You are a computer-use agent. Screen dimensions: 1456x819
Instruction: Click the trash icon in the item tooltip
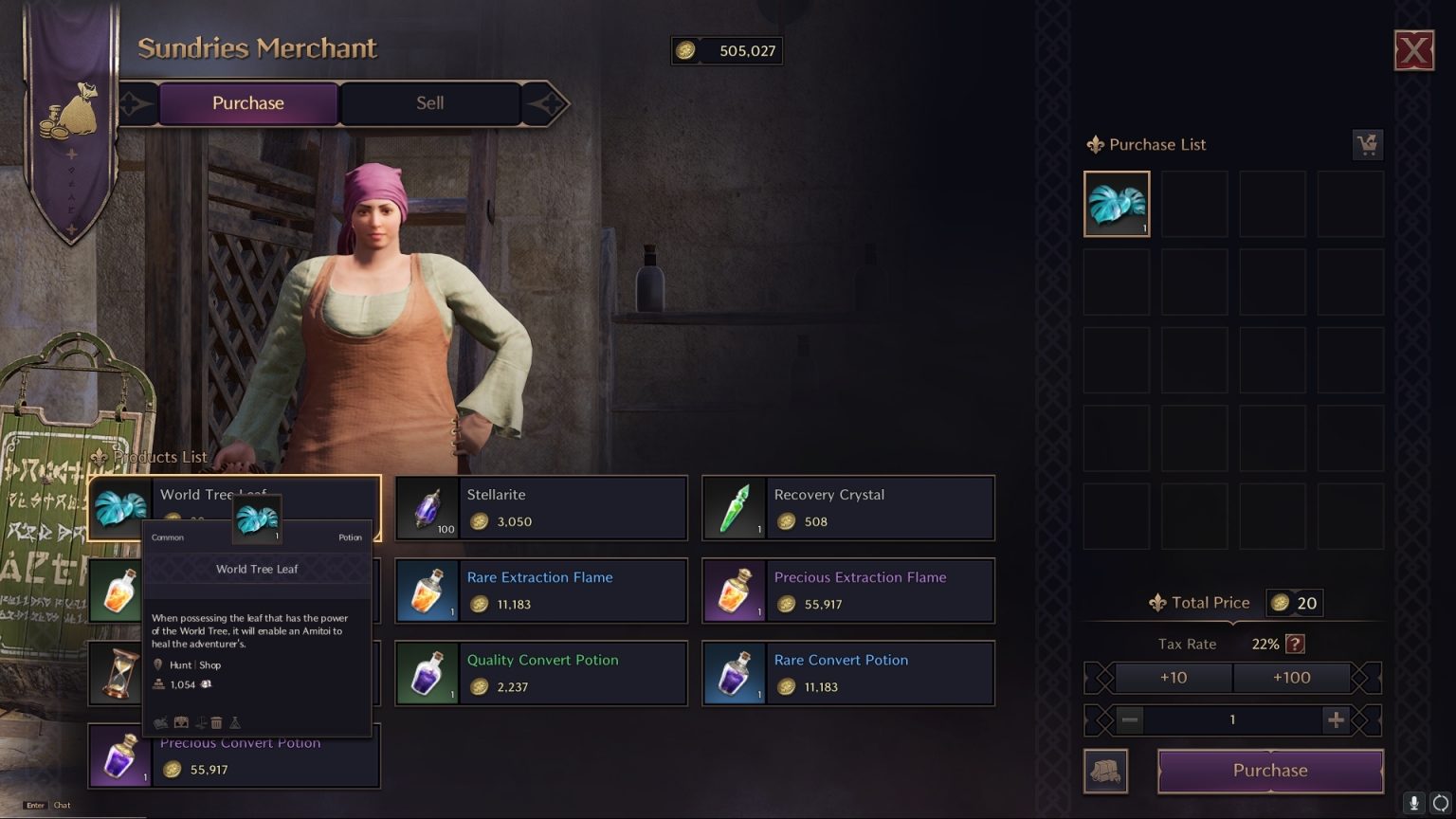coord(215,721)
